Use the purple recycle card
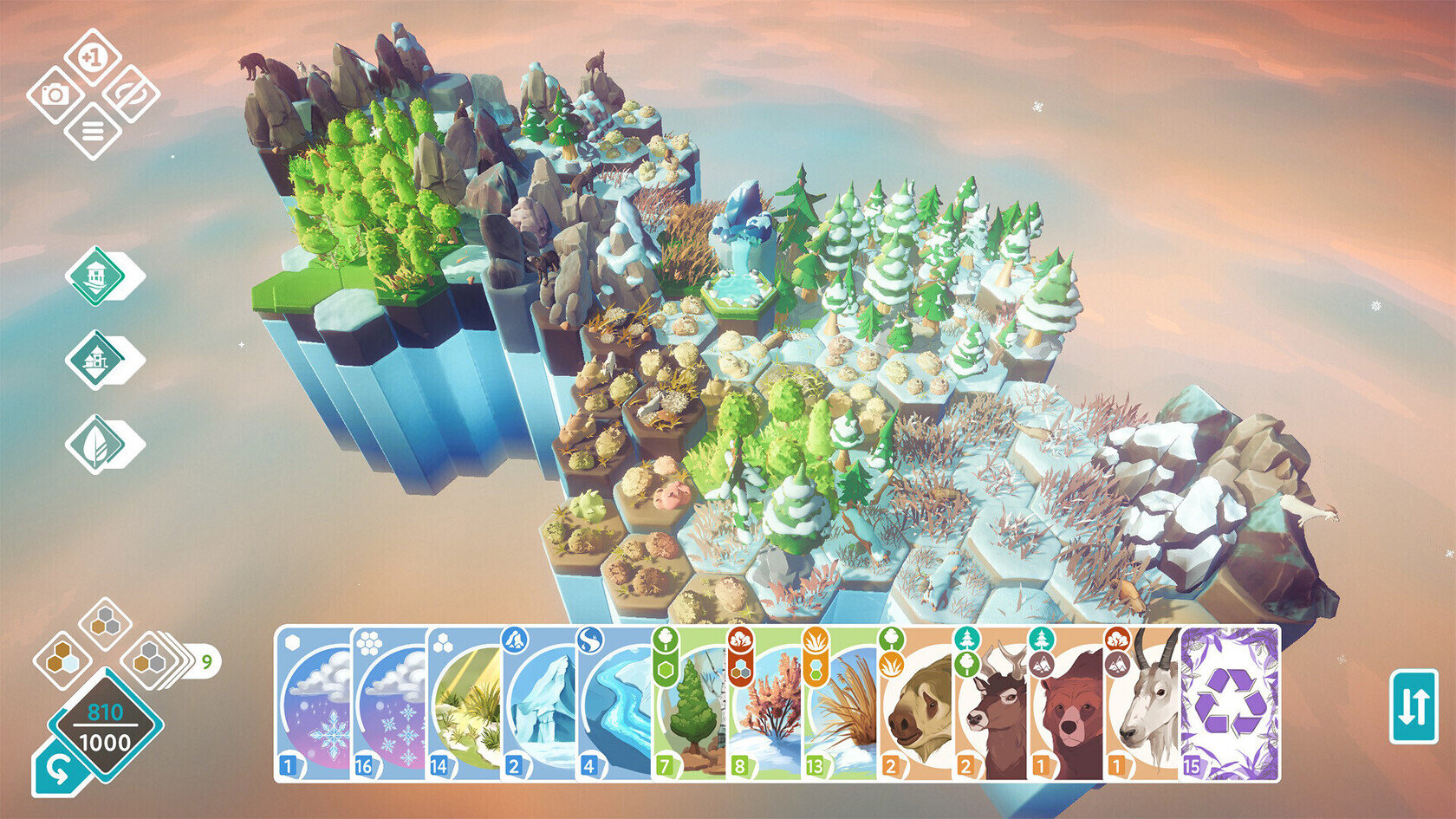1456x819 pixels. tap(1229, 704)
